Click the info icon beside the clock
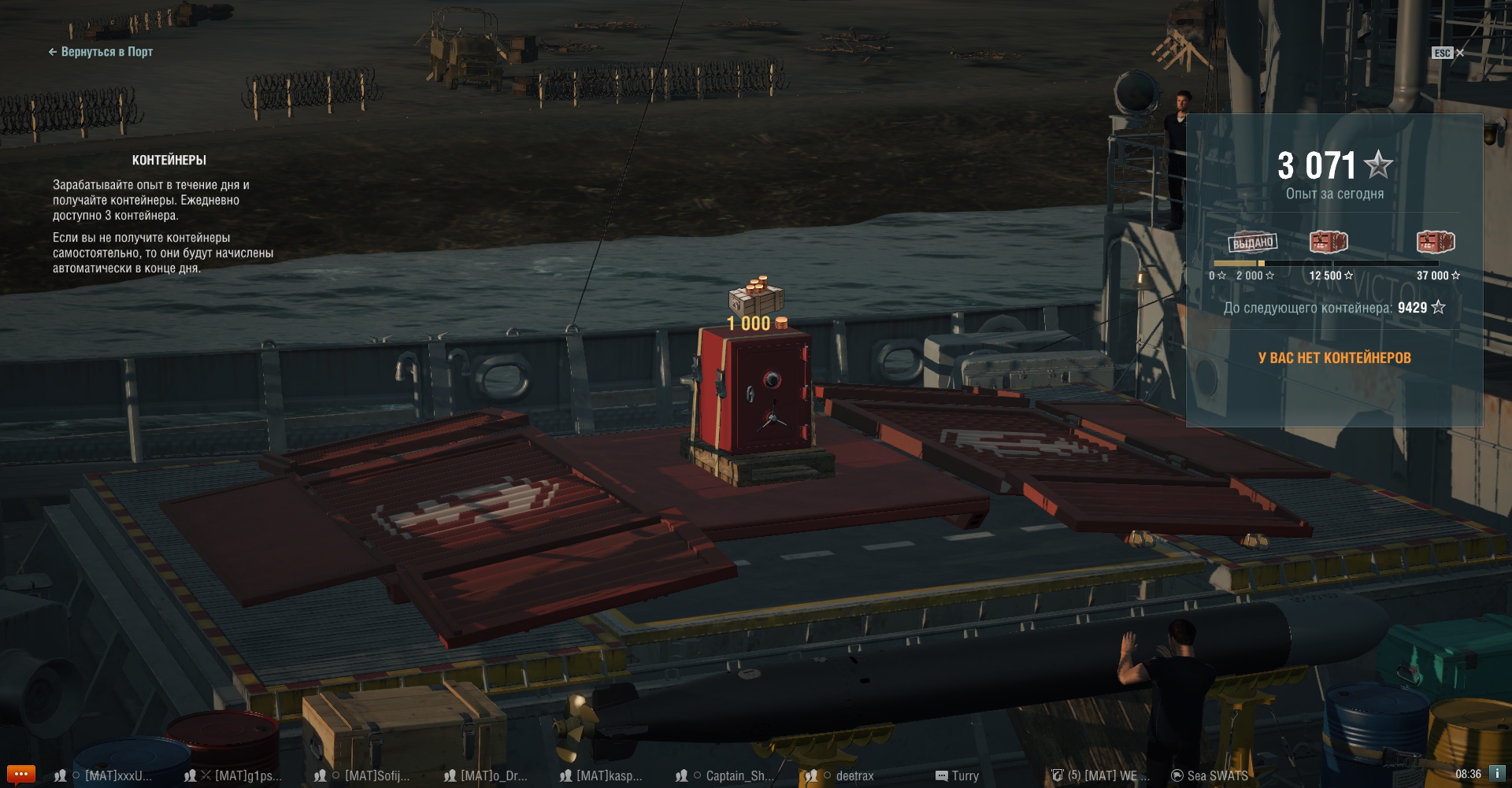 1497,774
